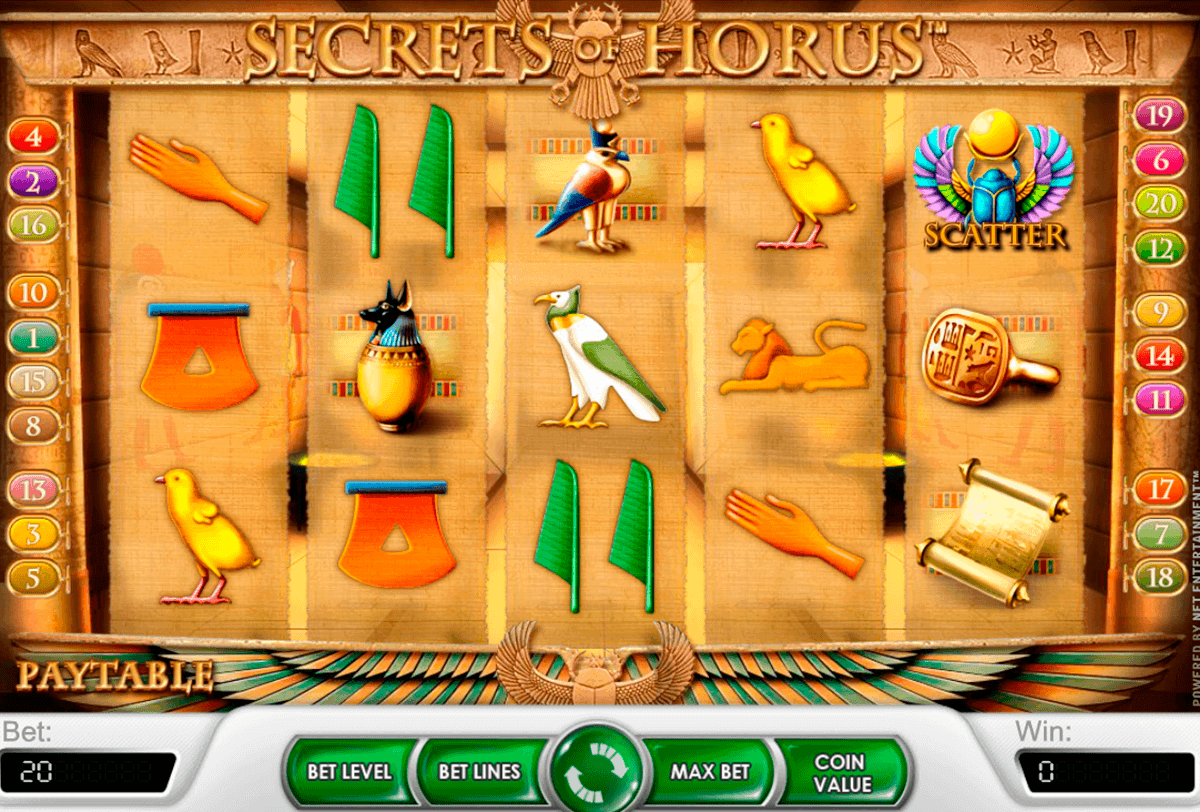Click the Bet Level button

point(349,772)
